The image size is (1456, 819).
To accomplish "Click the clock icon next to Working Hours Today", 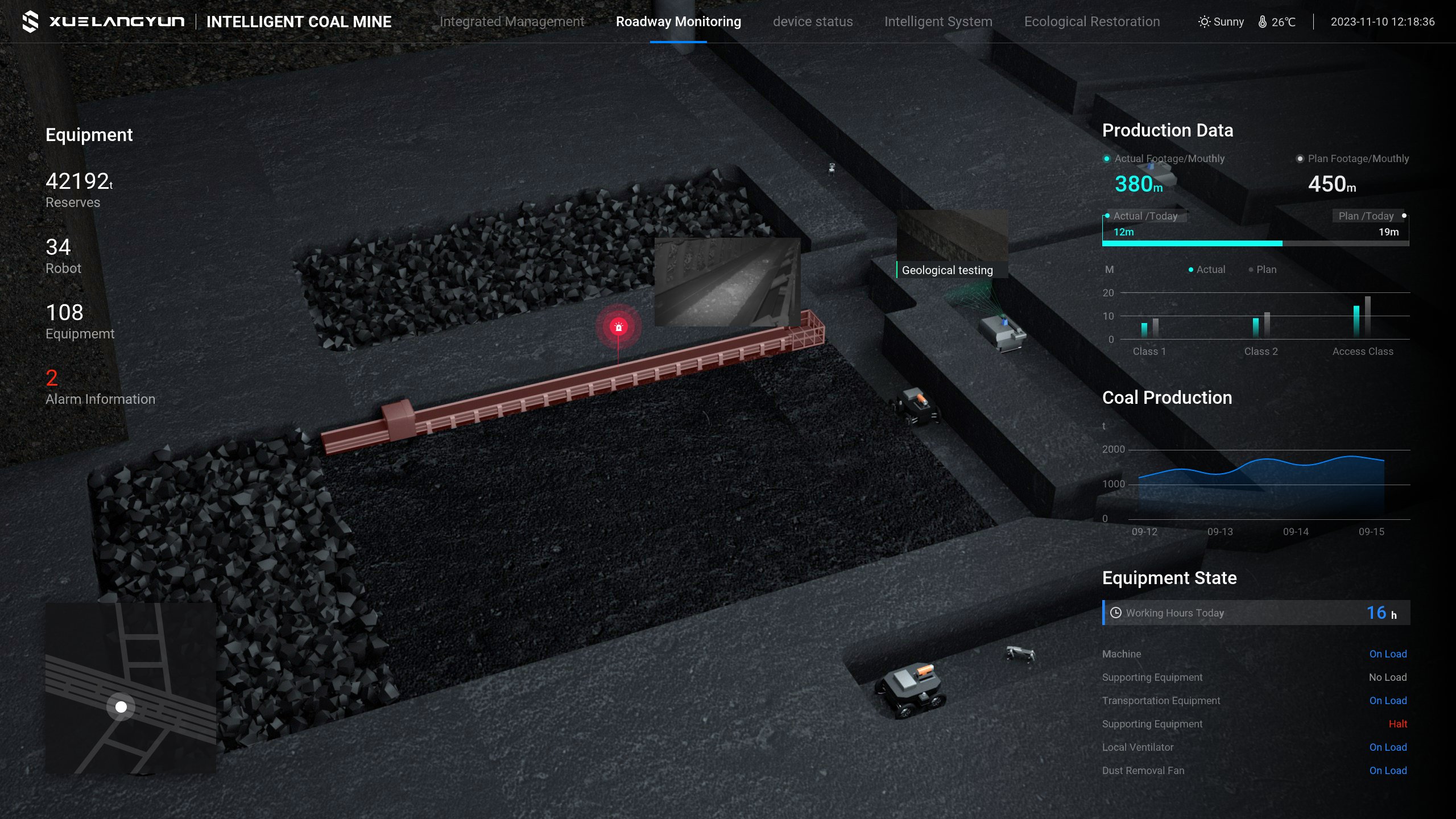I will pos(1116,613).
